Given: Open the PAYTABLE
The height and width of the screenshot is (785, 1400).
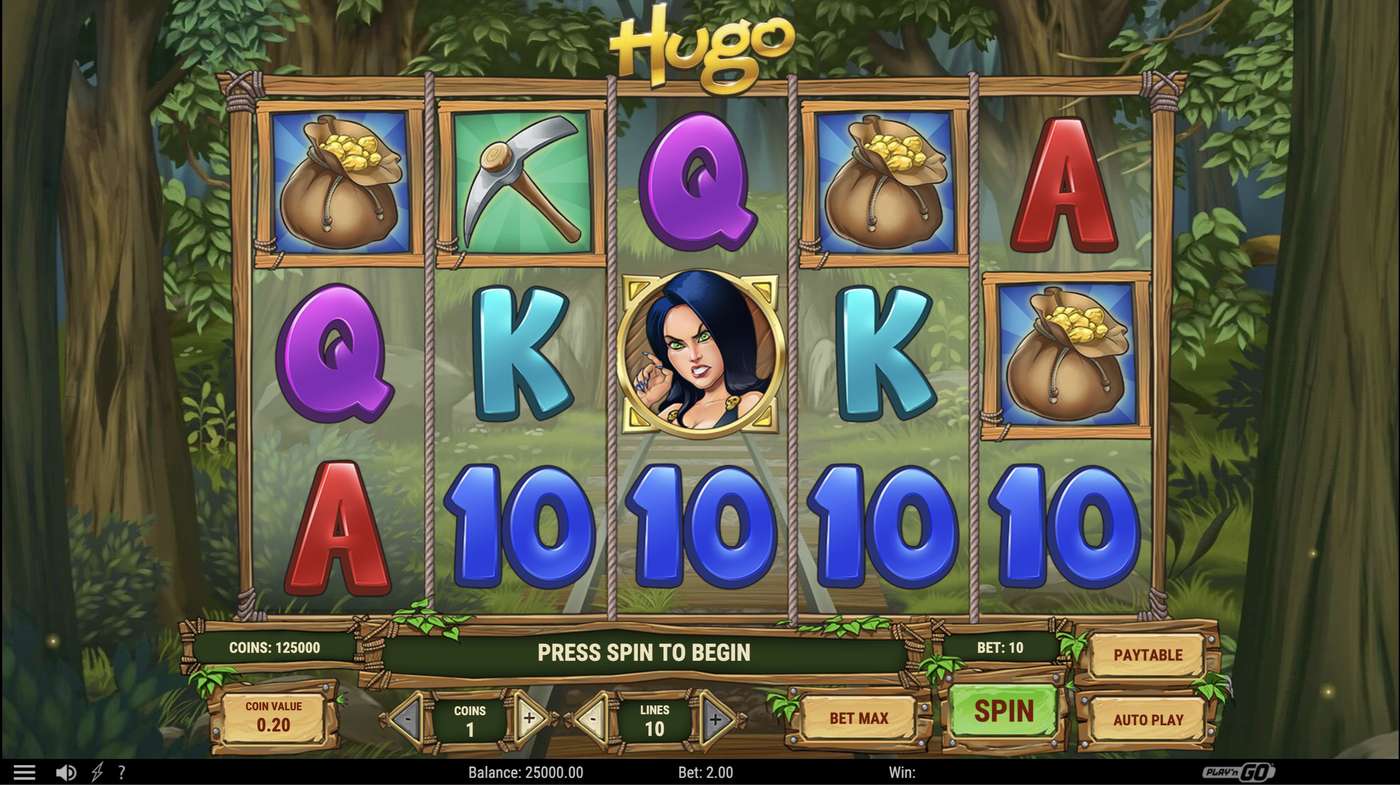Looking at the screenshot, I should coord(1147,654).
